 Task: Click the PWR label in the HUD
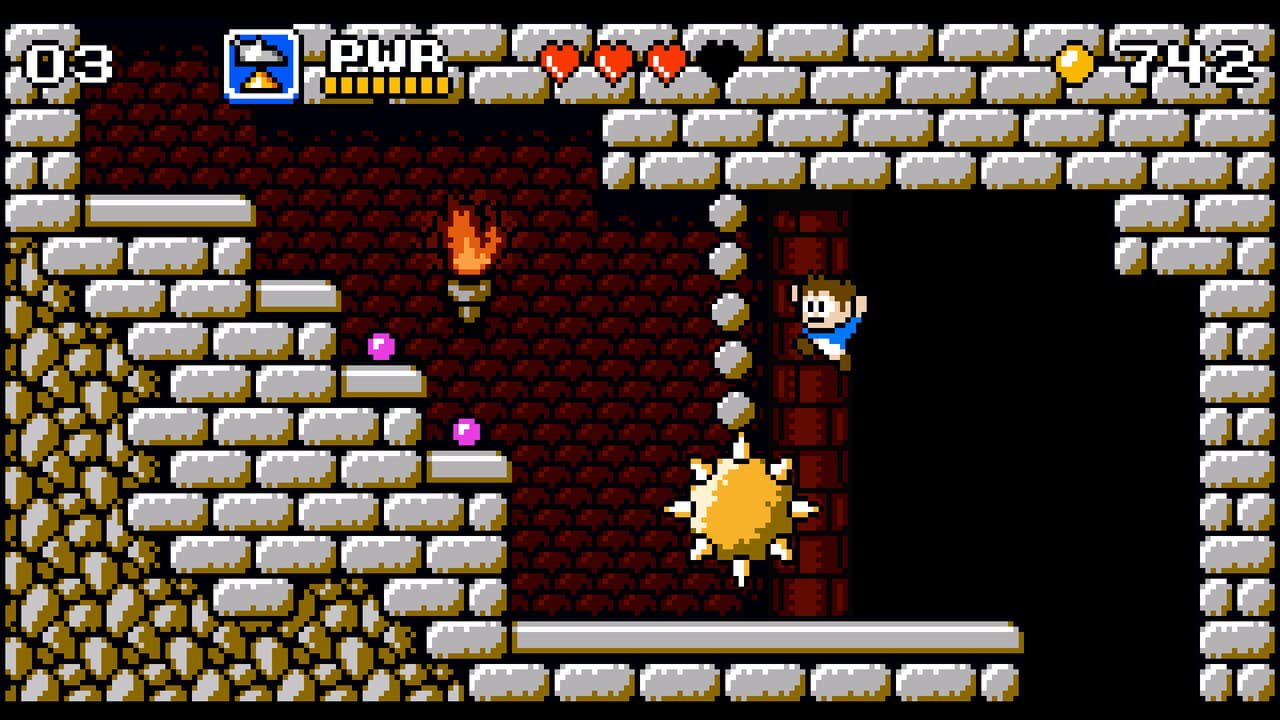click(x=385, y=55)
